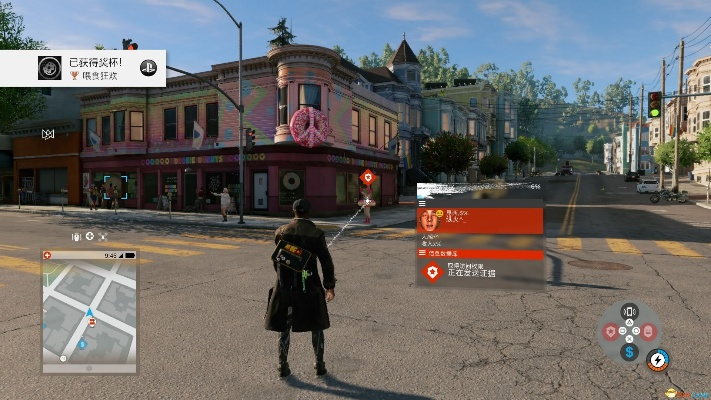Click the hexagon hack icon in profiler panel
Viewport: 711px width, 400px height.
(x=432, y=272)
